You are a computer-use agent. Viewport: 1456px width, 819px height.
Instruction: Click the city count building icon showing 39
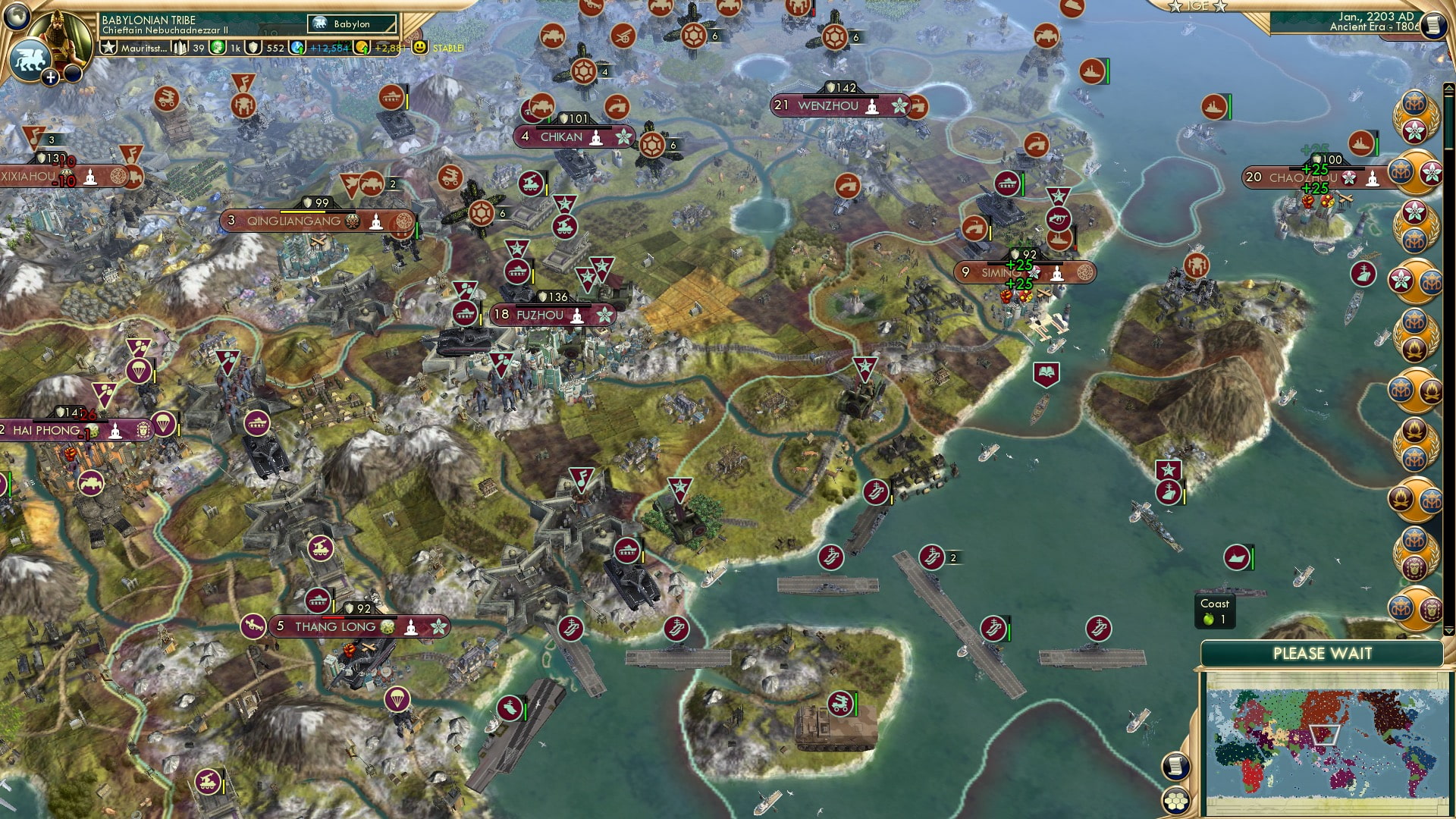(x=180, y=49)
